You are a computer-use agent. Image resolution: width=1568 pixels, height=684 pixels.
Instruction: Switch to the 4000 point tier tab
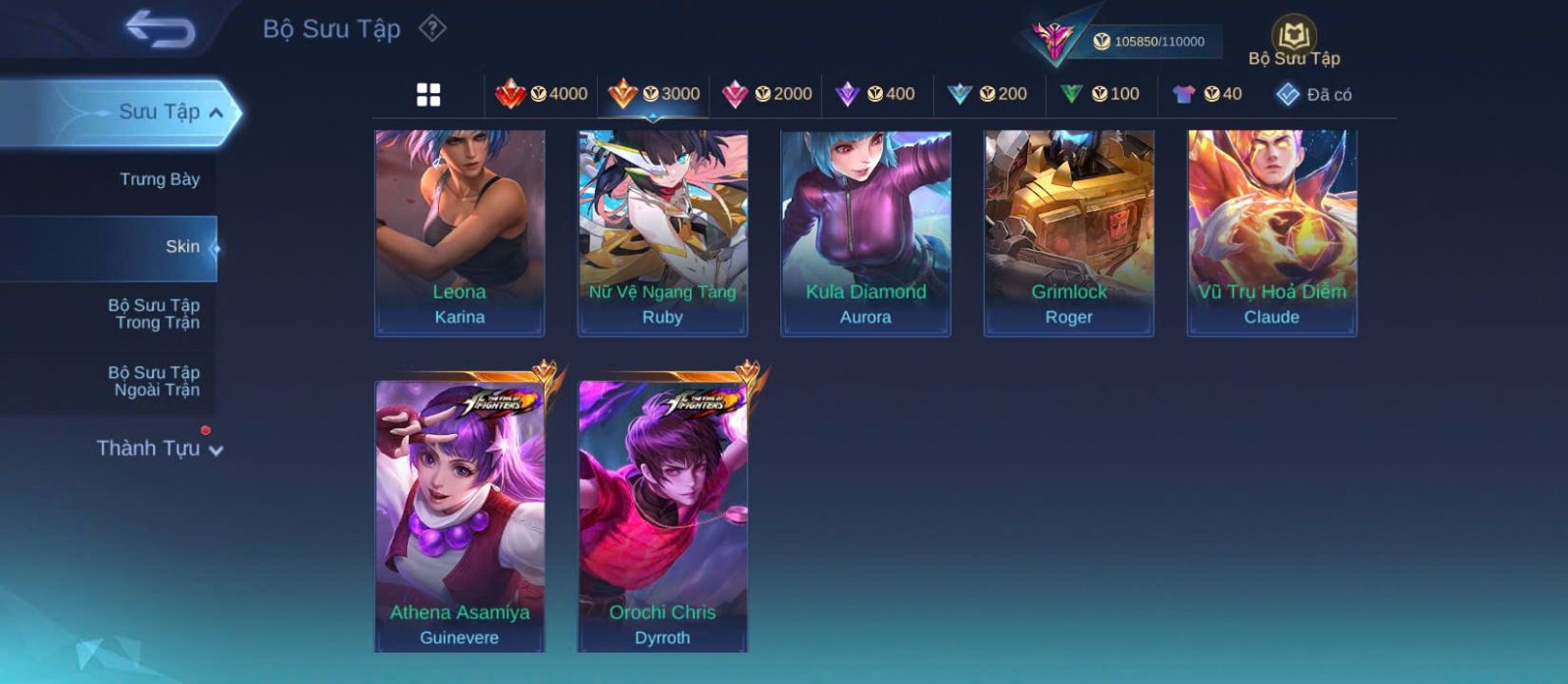541,94
